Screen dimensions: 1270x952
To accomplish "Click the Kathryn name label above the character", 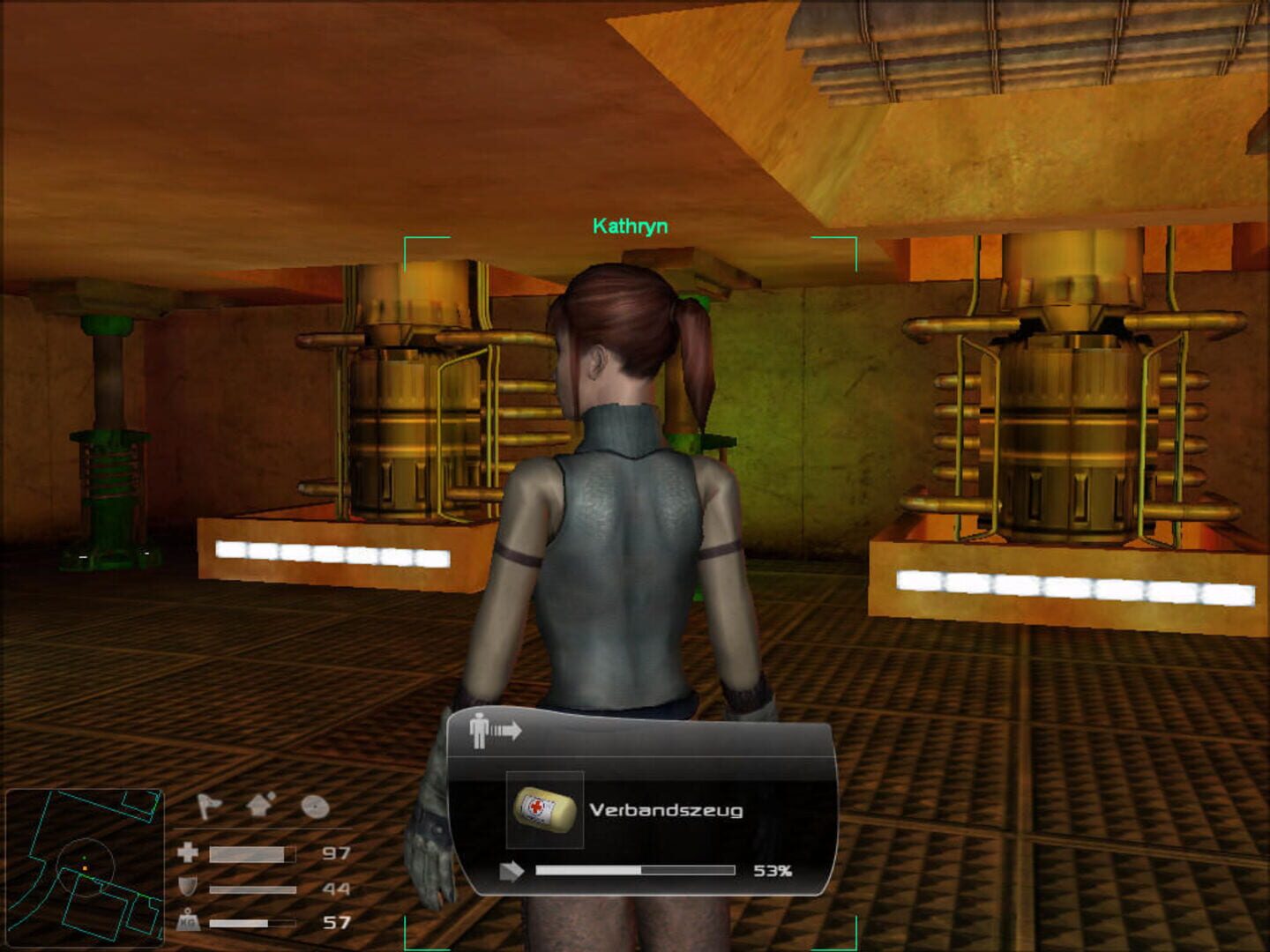I will [x=630, y=225].
